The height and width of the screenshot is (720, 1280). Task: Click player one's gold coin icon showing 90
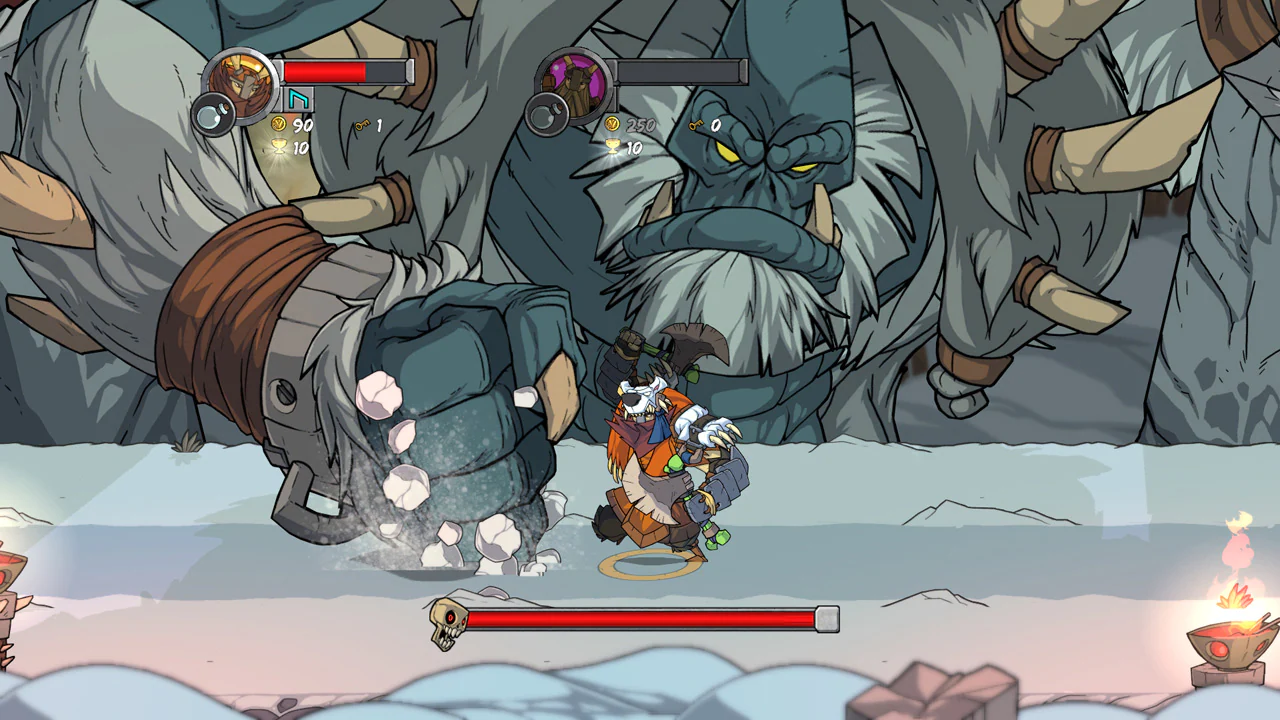(280, 125)
